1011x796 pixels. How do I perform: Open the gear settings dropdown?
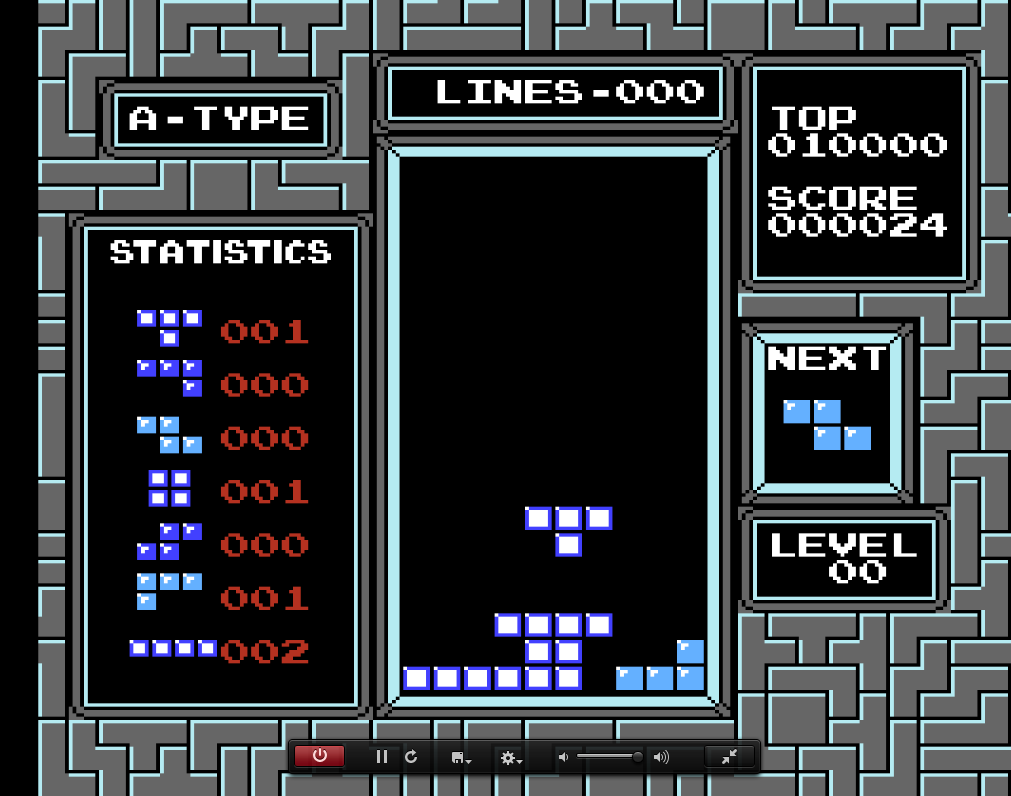[511, 758]
